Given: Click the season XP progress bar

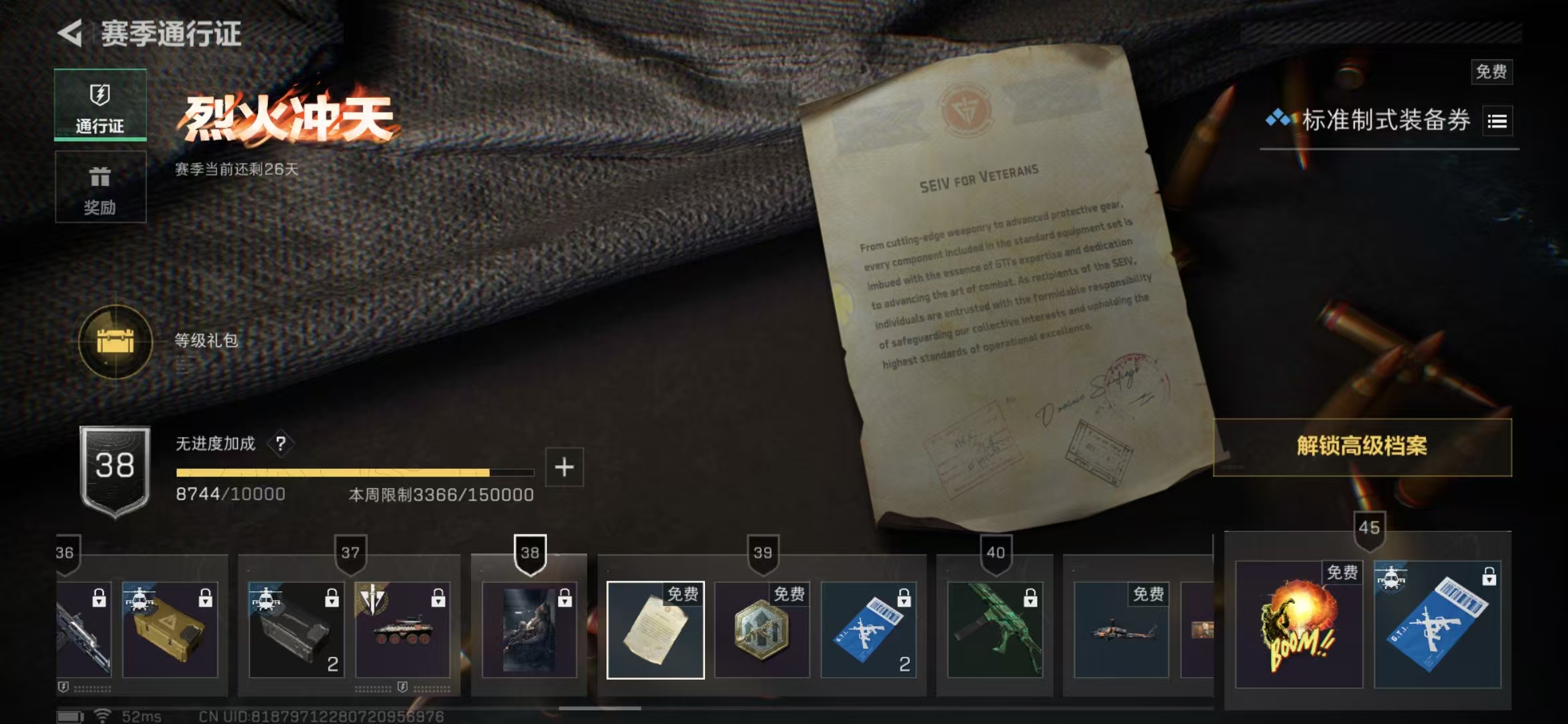Looking at the screenshot, I should click(x=355, y=472).
